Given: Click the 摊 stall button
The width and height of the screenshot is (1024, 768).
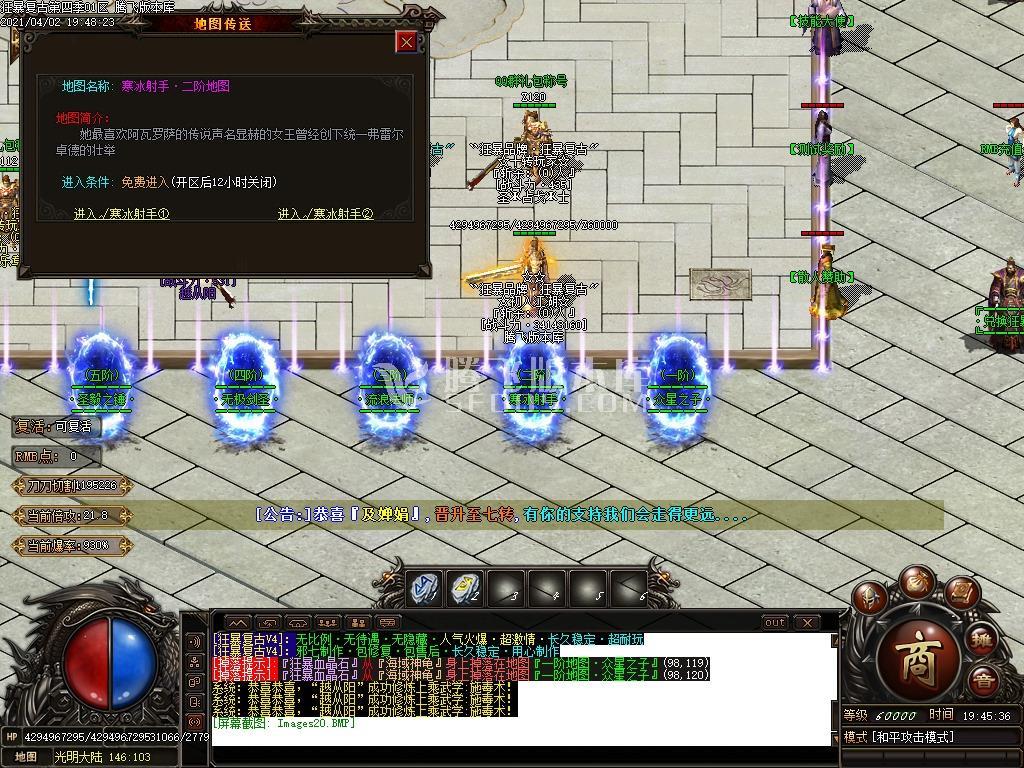Looking at the screenshot, I should click(x=983, y=639).
